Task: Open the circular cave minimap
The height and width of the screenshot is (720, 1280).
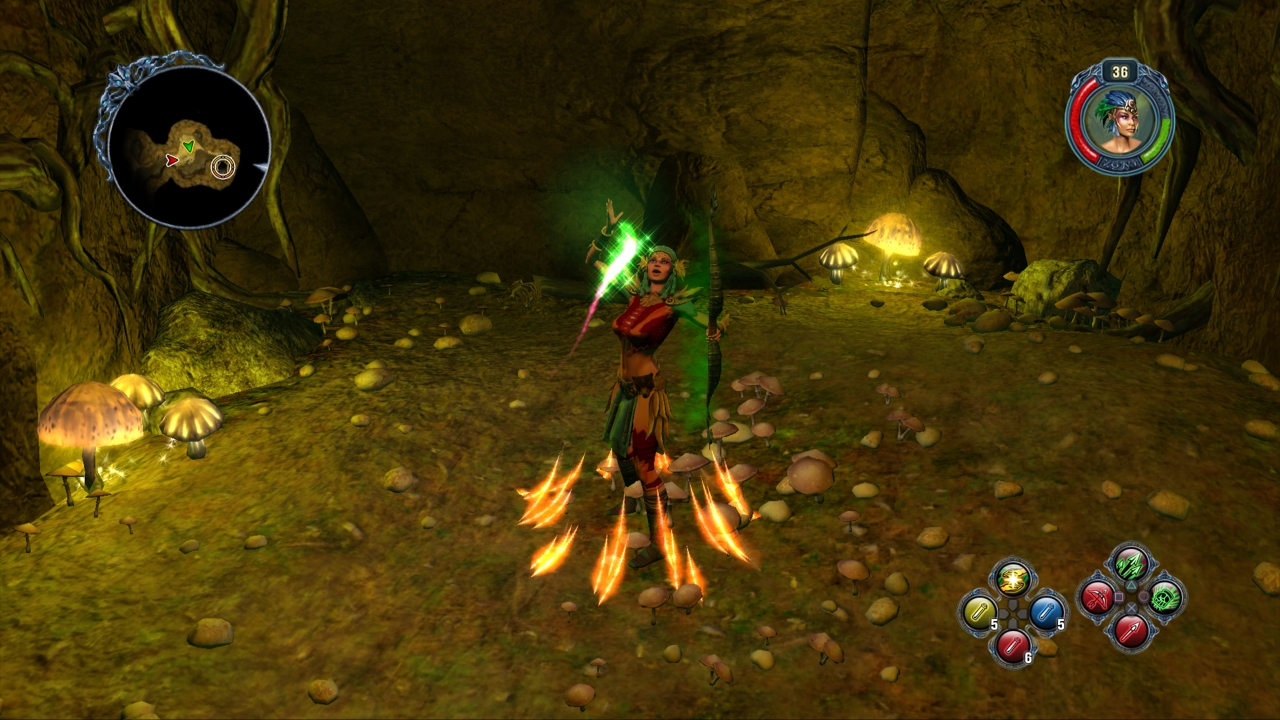Action: [x=188, y=146]
